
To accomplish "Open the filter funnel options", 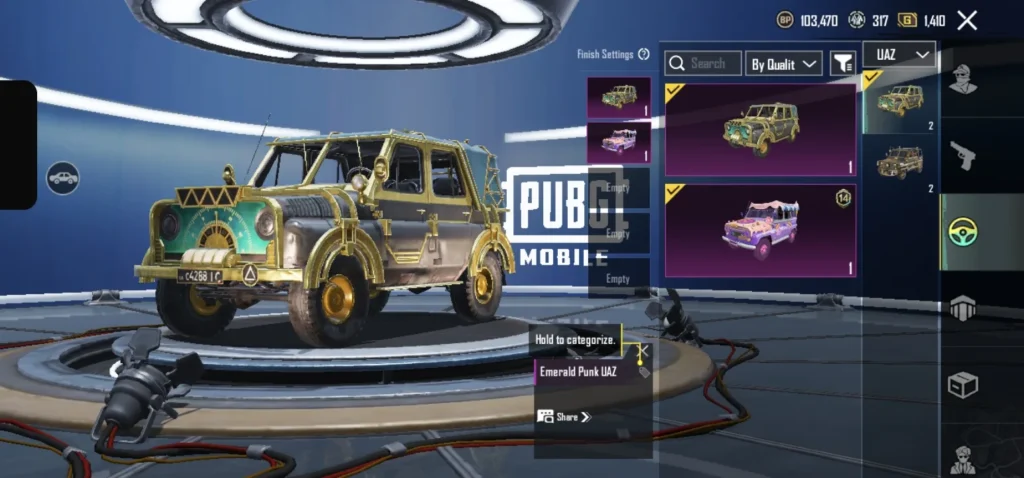I will (x=843, y=63).
